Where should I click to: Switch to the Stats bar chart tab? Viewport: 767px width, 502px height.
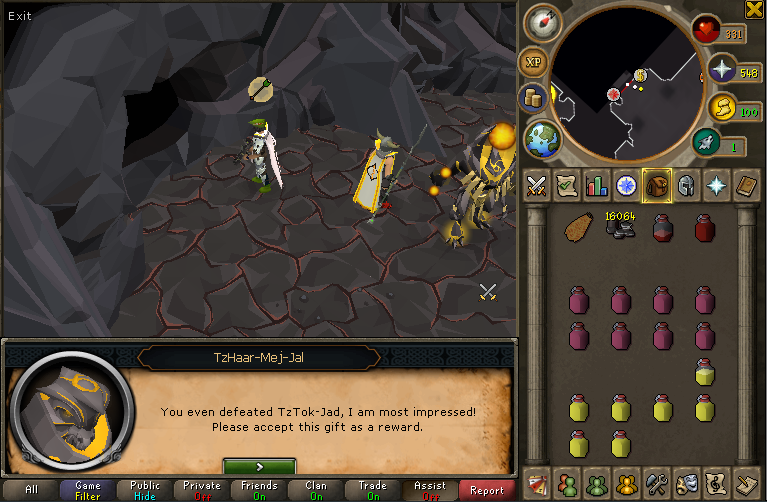coord(596,185)
